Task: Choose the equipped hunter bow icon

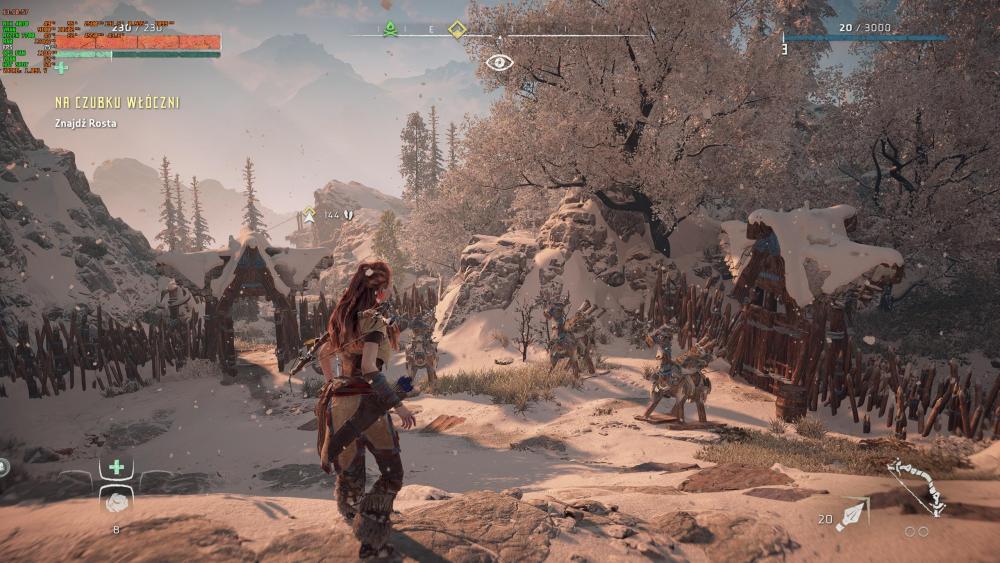Action: pos(916,486)
